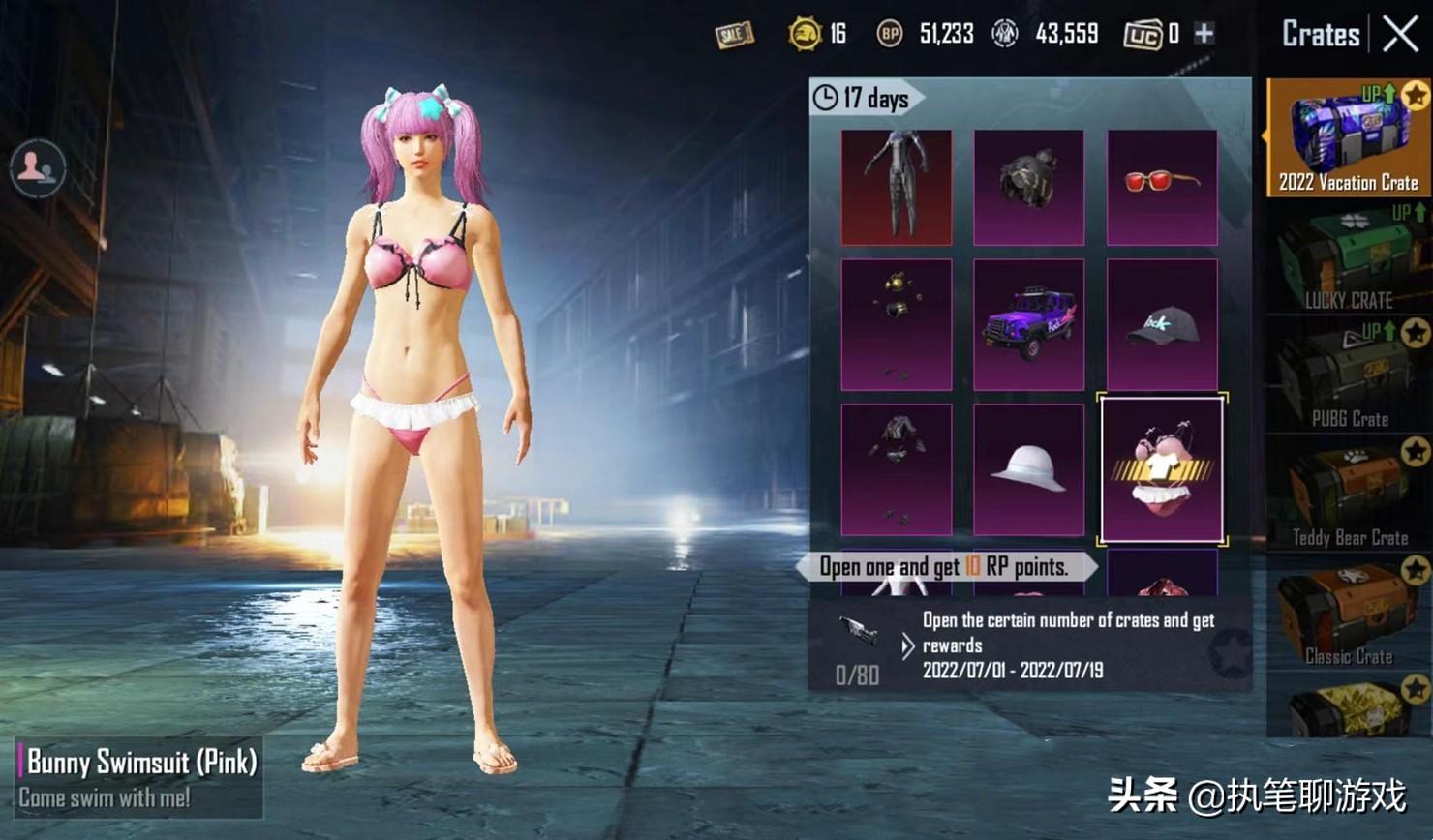Preview the white sun hat reward

(x=1028, y=469)
